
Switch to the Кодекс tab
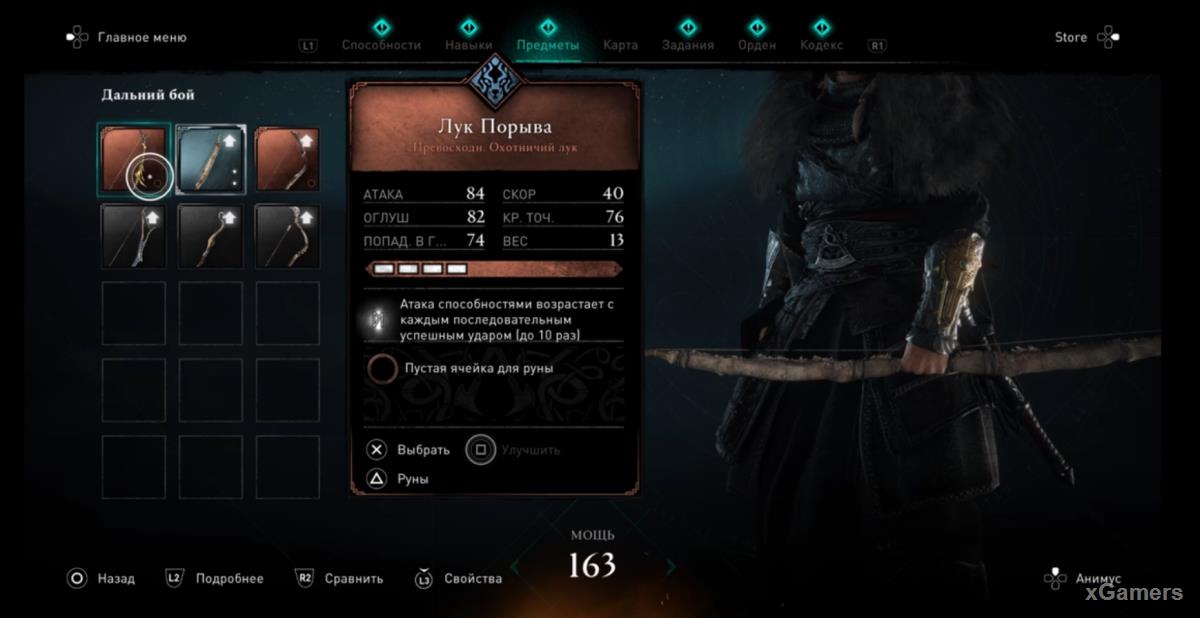pyautogui.click(x=821, y=45)
